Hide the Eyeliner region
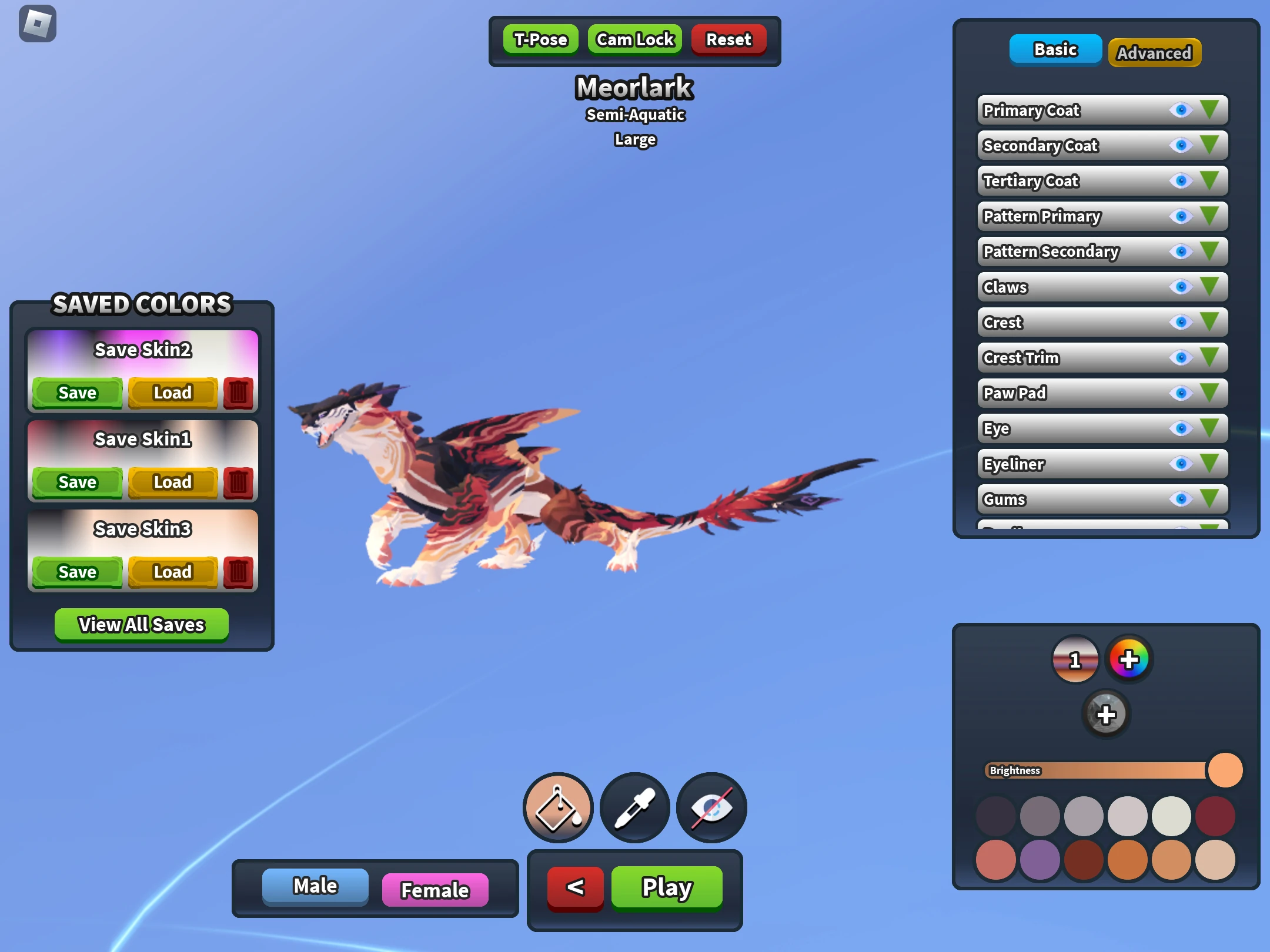 click(x=1181, y=464)
